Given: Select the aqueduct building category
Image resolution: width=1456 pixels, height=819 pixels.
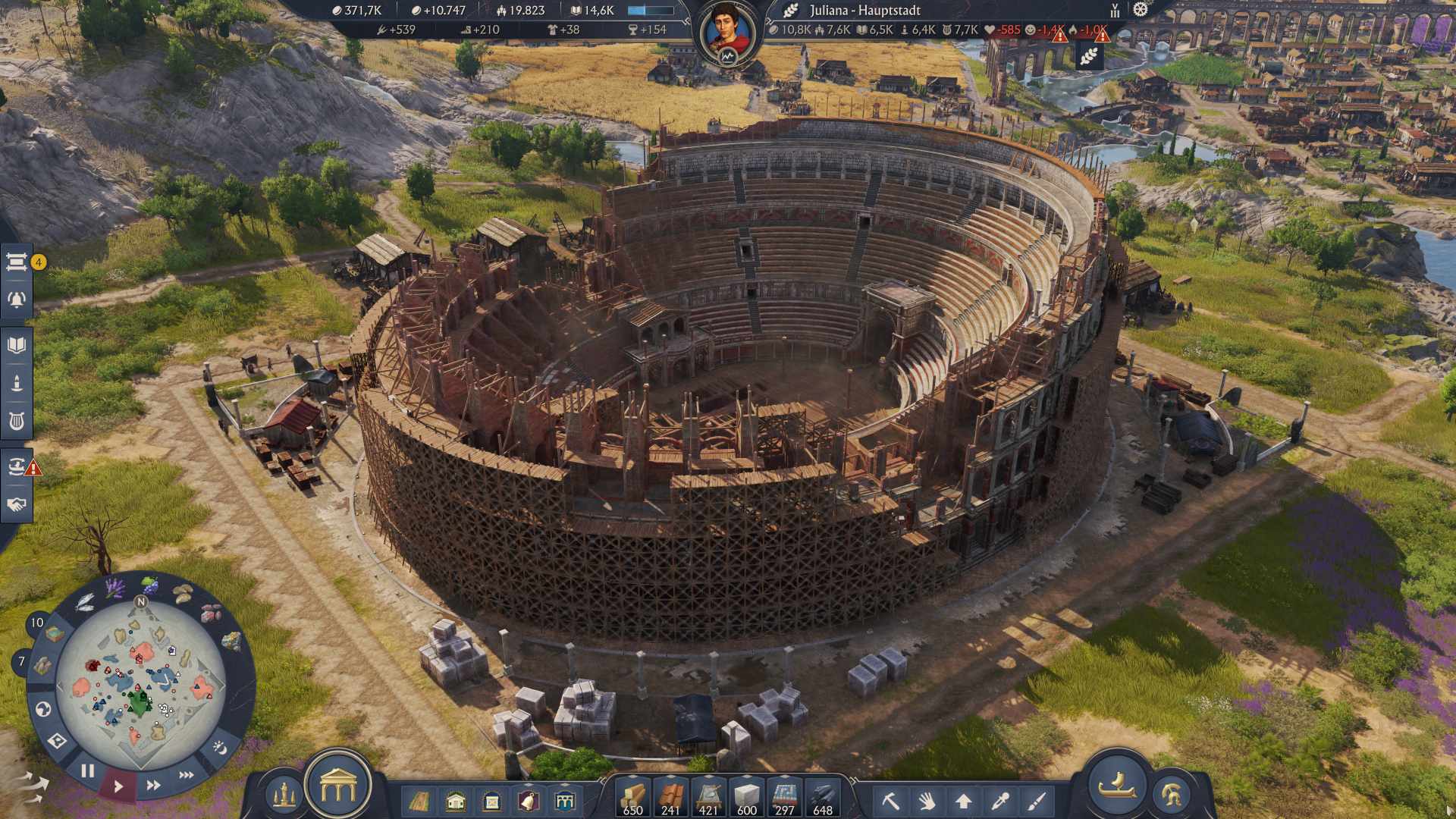Looking at the screenshot, I should click(x=565, y=801).
